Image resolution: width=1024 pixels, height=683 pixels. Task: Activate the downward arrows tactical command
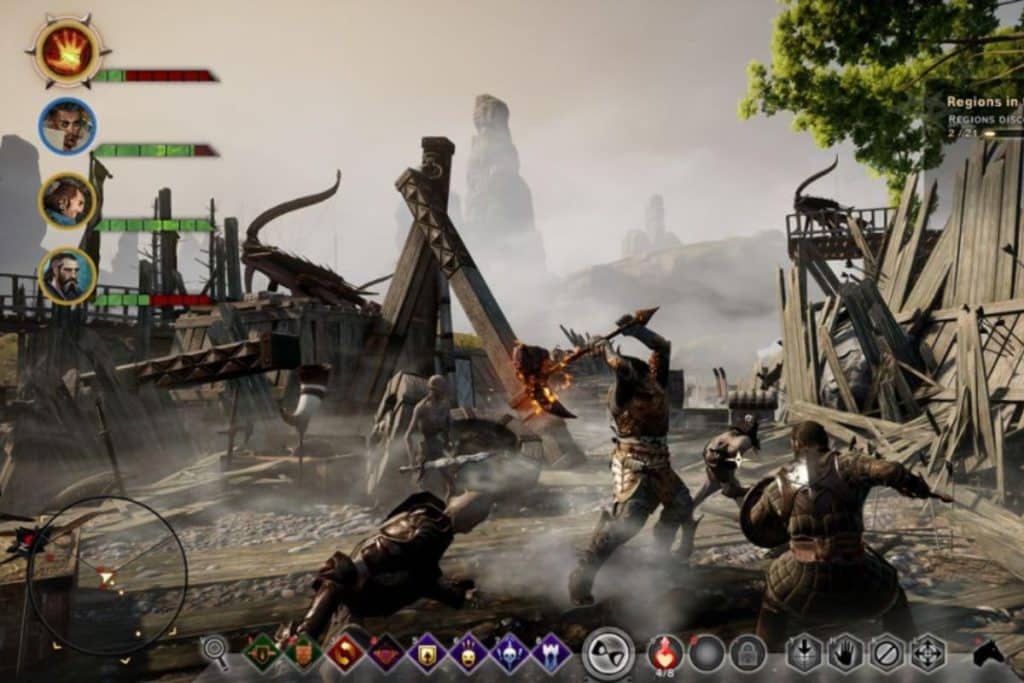click(x=804, y=653)
